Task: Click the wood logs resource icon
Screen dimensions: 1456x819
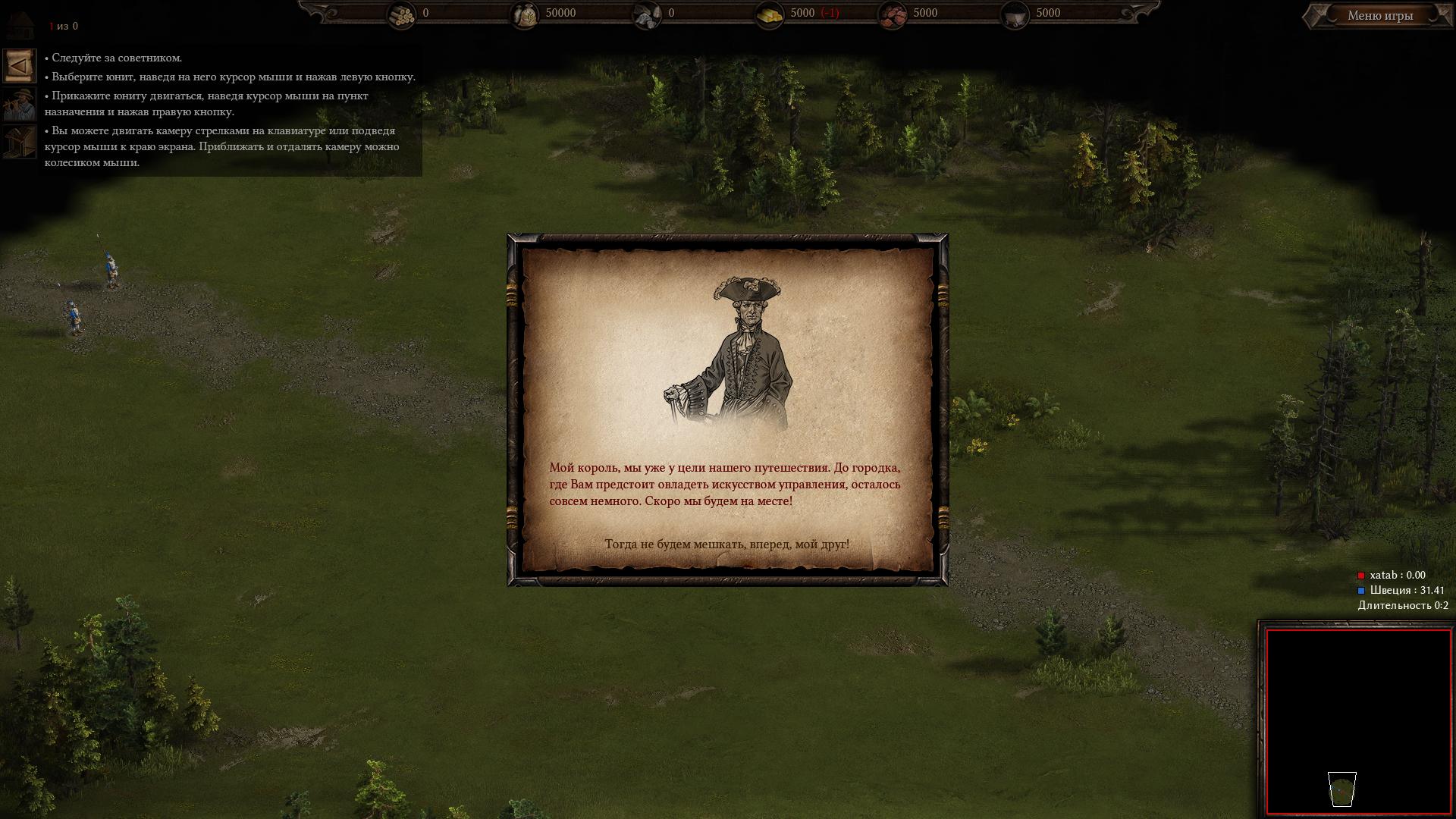Action: point(402,14)
